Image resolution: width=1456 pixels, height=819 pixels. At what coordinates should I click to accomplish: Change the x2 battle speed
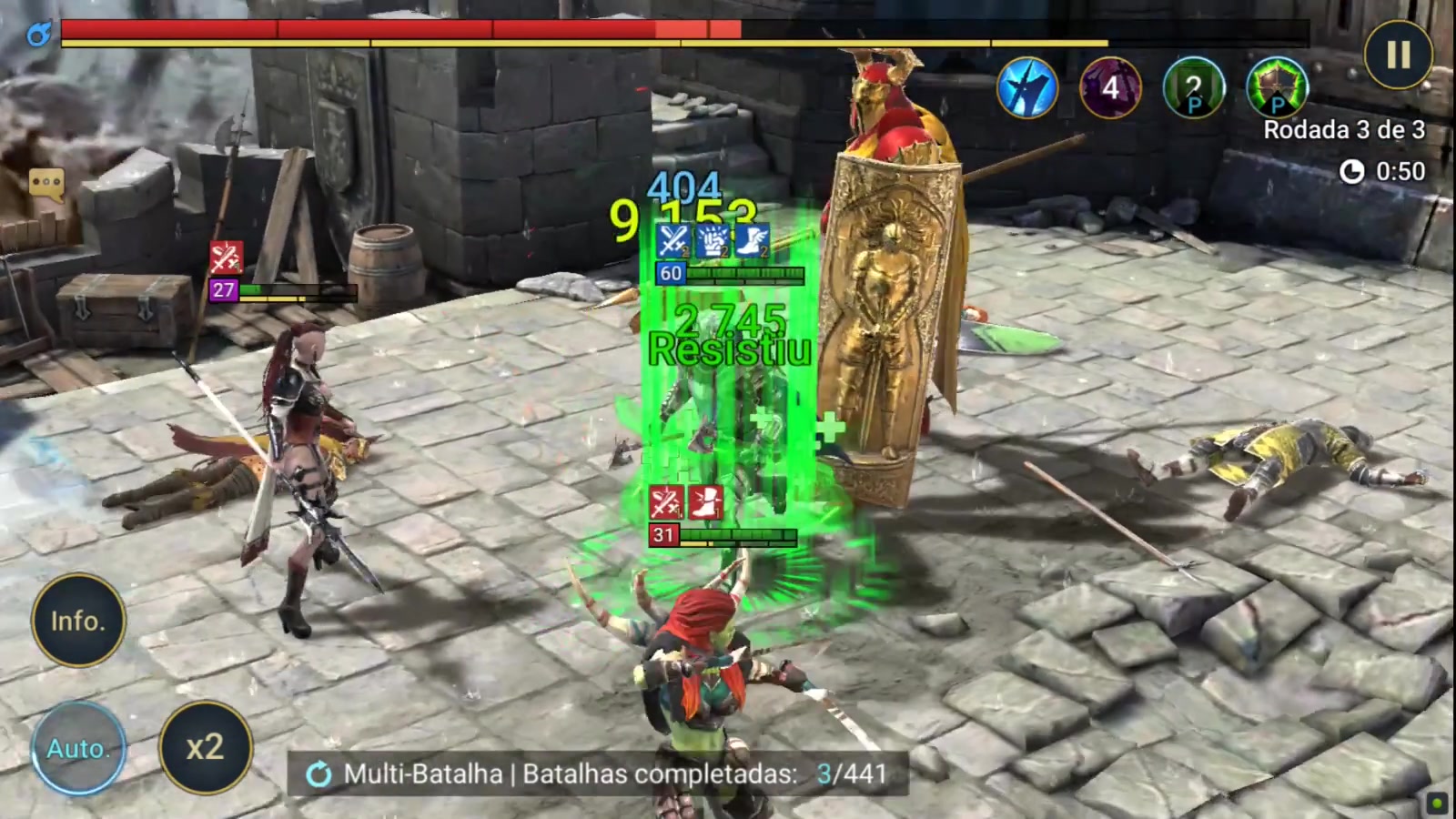[206, 748]
